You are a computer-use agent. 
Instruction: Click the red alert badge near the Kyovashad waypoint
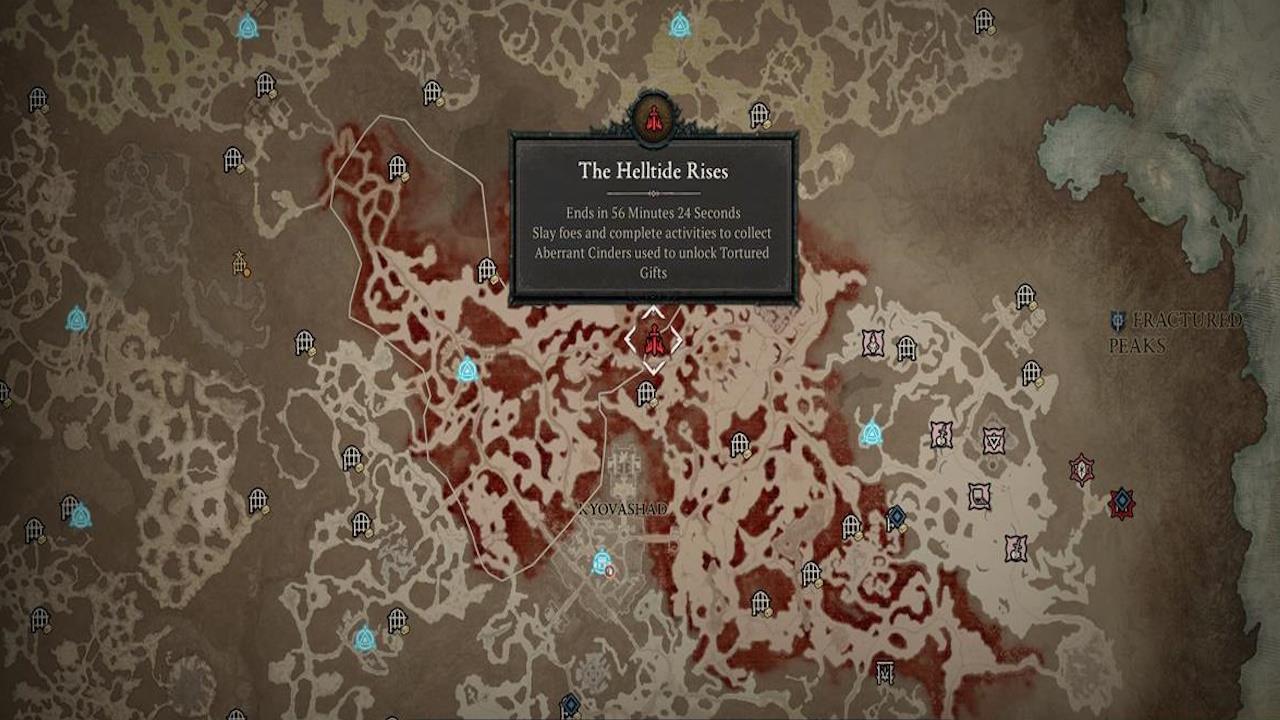(610, 571)
